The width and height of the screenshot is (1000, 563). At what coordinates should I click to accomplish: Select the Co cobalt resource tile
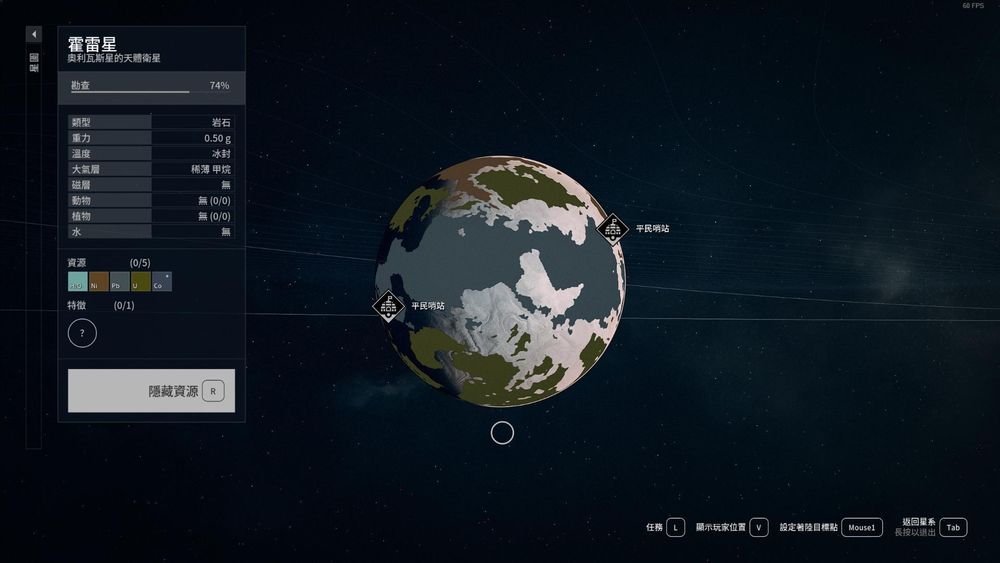tap(162, 282)
